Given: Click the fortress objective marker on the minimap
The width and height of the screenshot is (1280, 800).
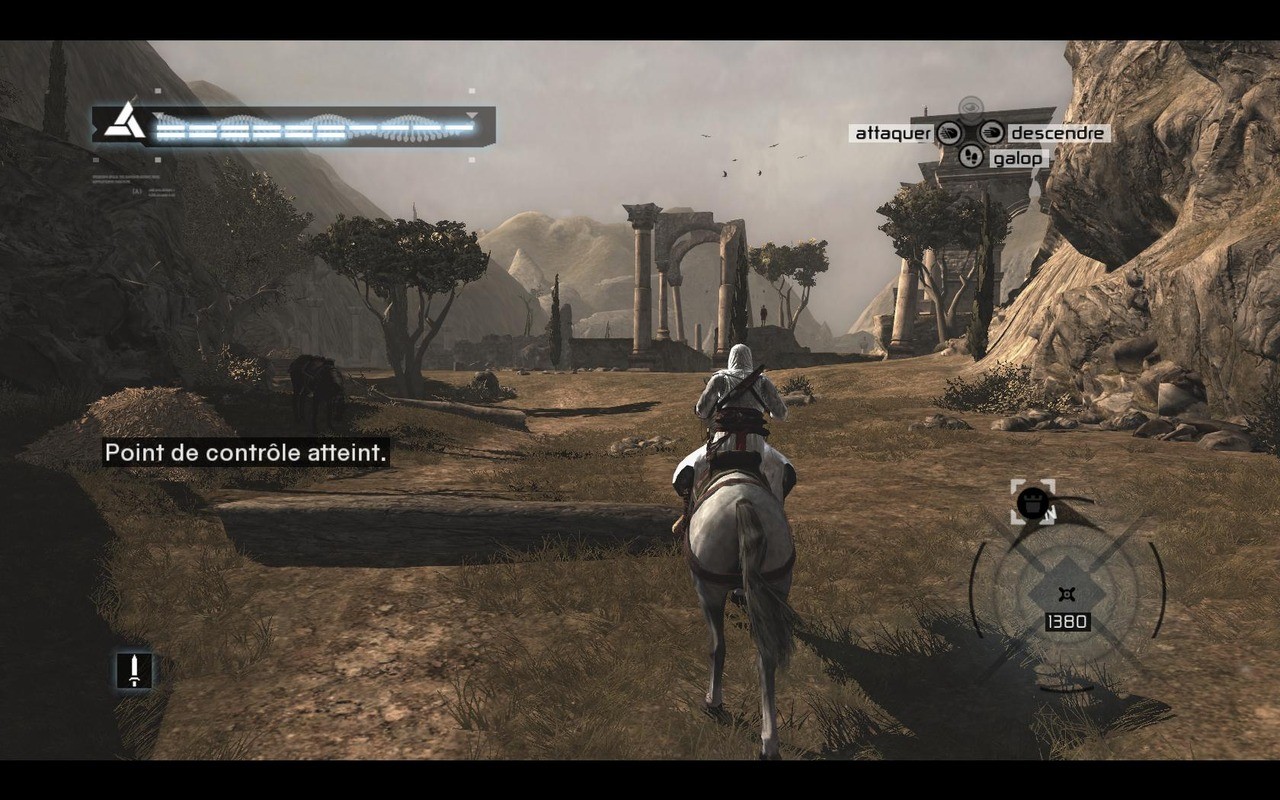Looking at the screenshot, I should click(1031, 505).
